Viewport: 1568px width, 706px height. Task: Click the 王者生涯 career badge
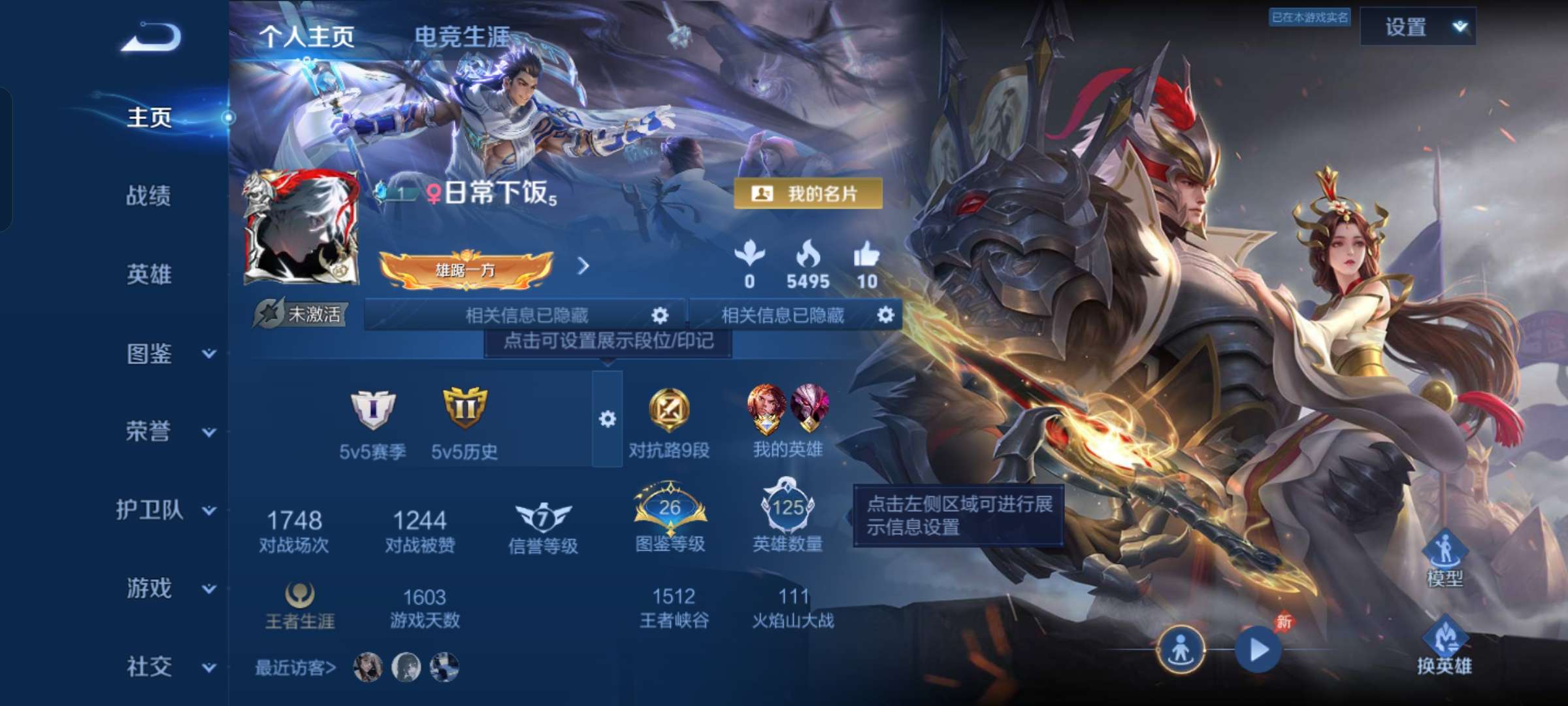coord(301,595)
